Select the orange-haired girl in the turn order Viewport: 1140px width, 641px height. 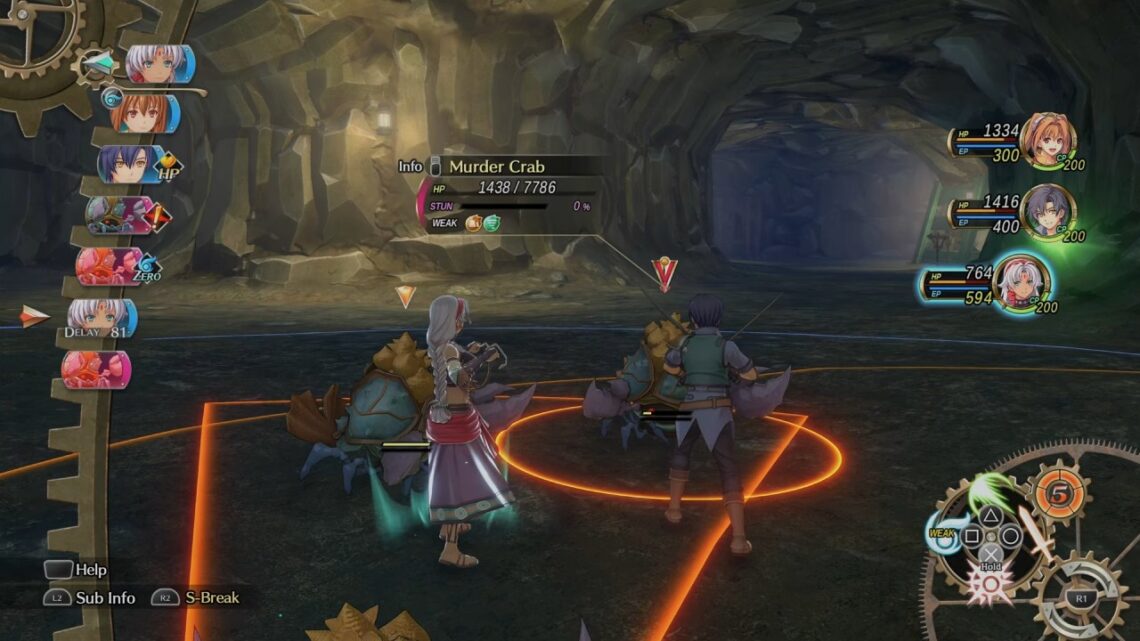(142, 113)
